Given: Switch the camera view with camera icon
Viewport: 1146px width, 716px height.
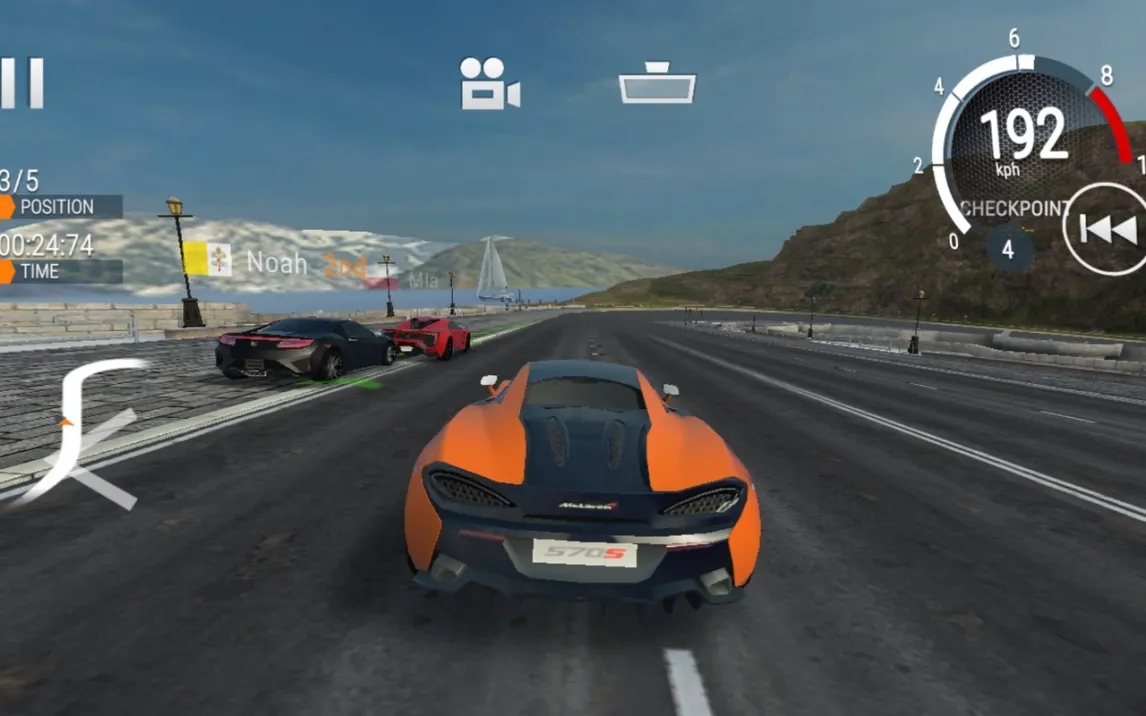Looking at the screenshot, I should coord(489,83).
